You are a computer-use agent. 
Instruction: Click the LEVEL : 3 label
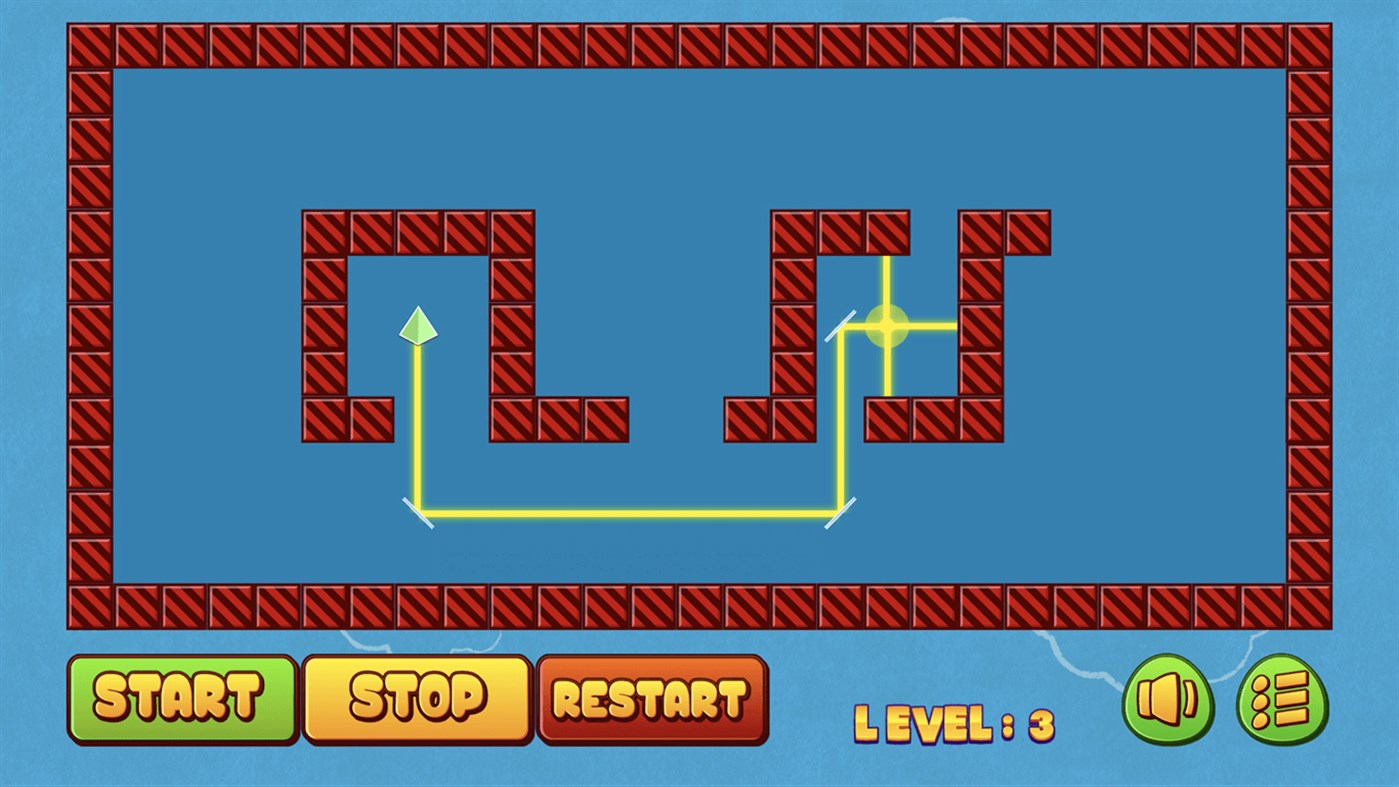pos(957,722)
